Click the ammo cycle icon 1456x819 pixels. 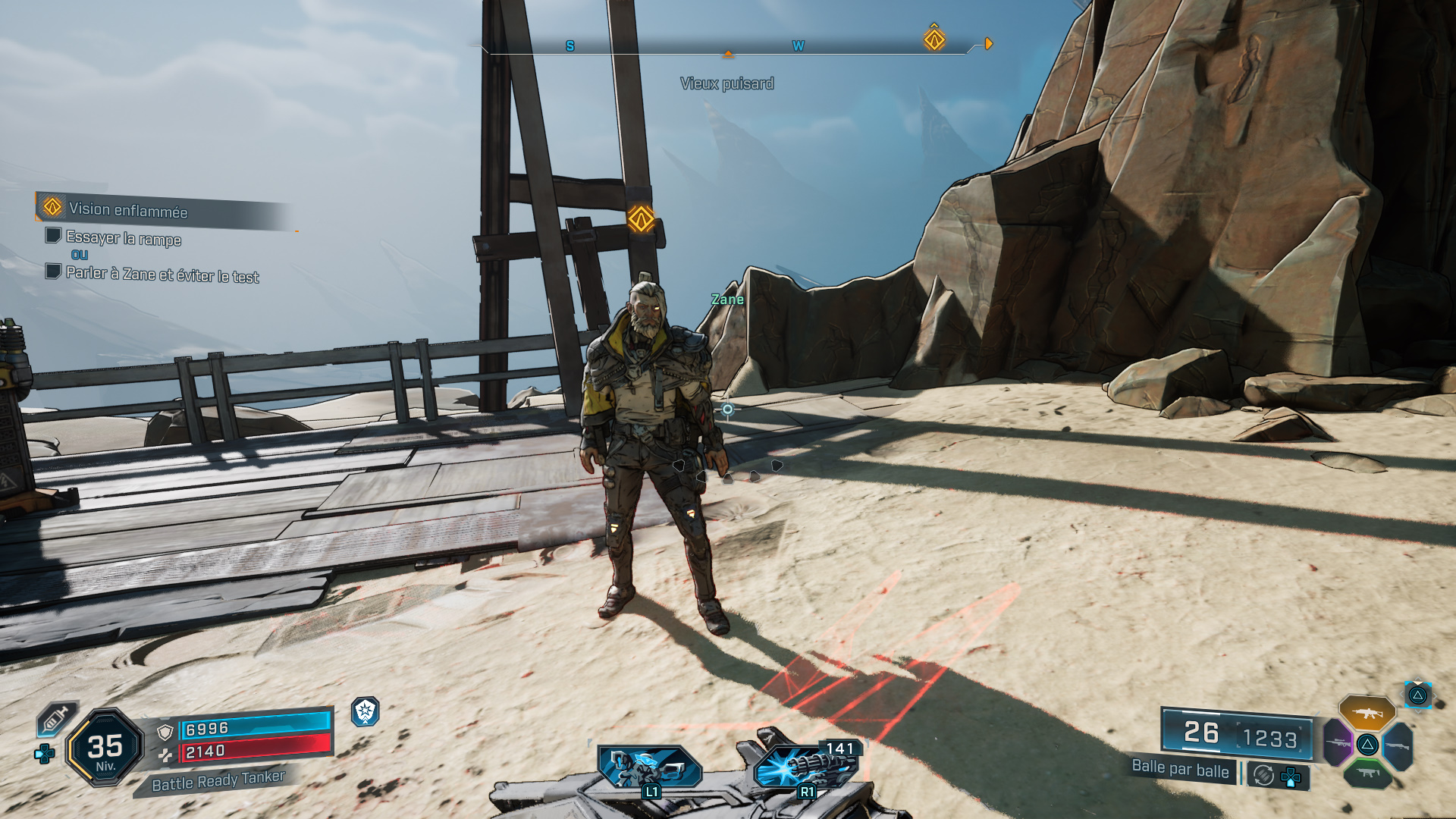[x=1263, y=775]
